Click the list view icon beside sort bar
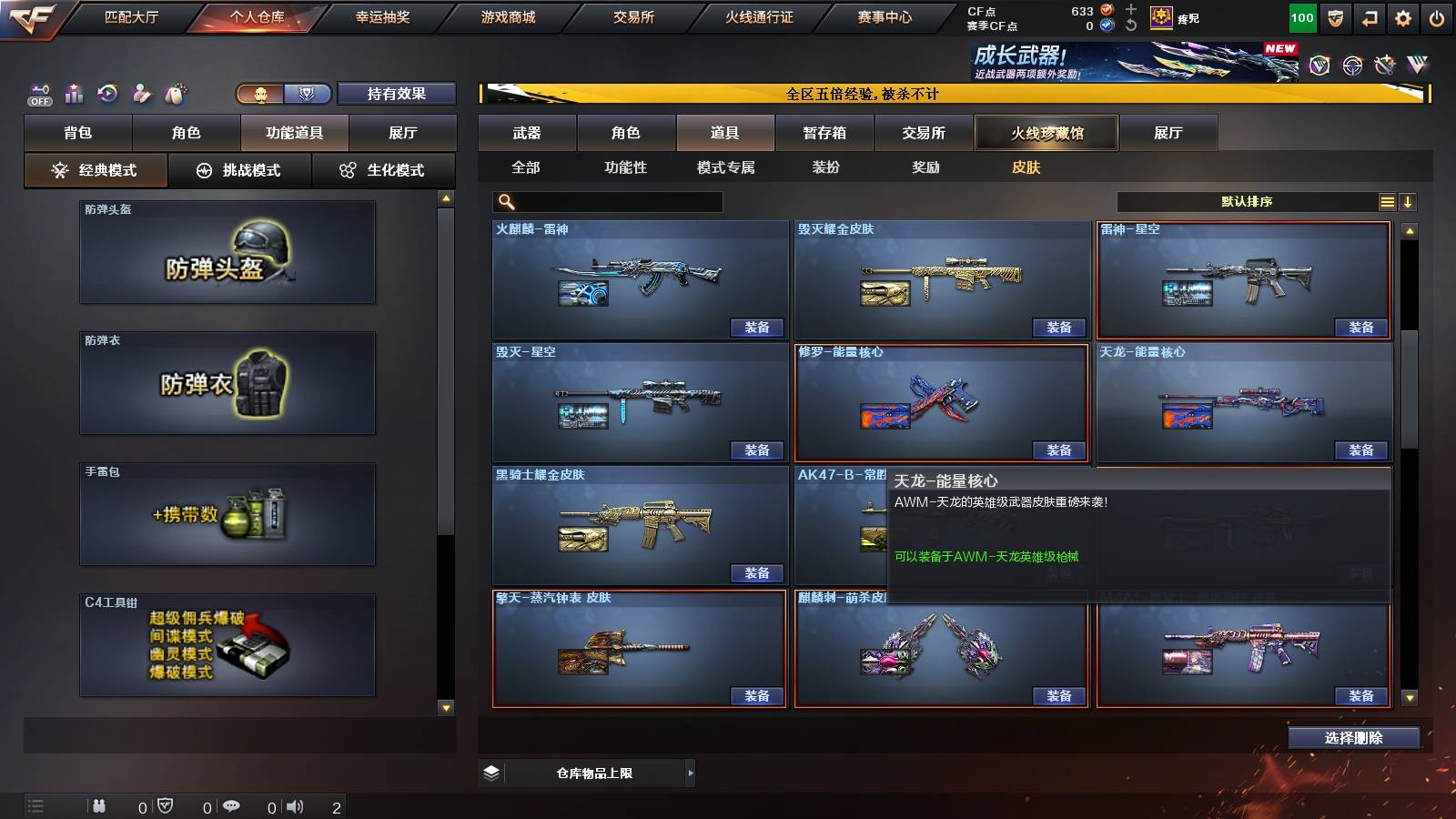This screenshot has height=819, width=1456. [1387, 201]
